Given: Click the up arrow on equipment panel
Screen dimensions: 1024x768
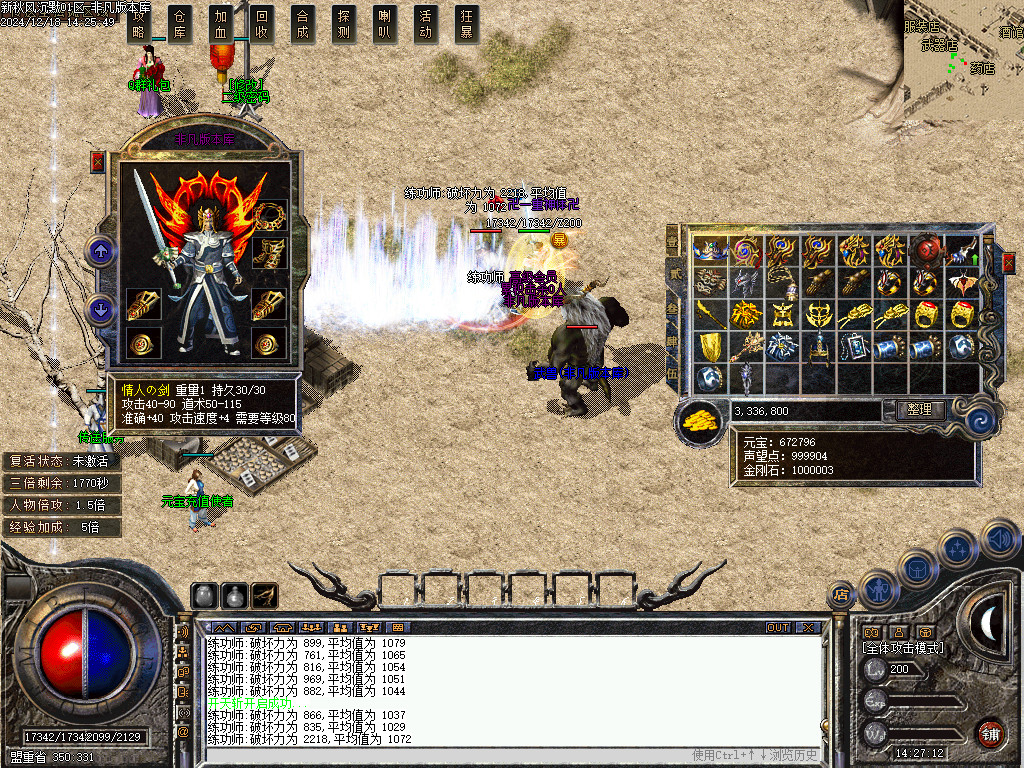Looking at the screenshot, I should (x=101, y=250).
